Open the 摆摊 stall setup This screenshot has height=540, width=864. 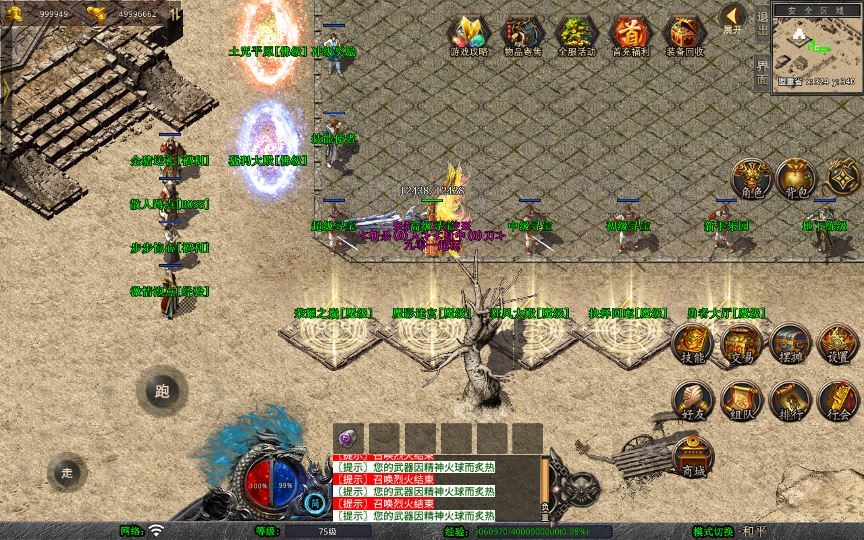click(x=789, y=342)
